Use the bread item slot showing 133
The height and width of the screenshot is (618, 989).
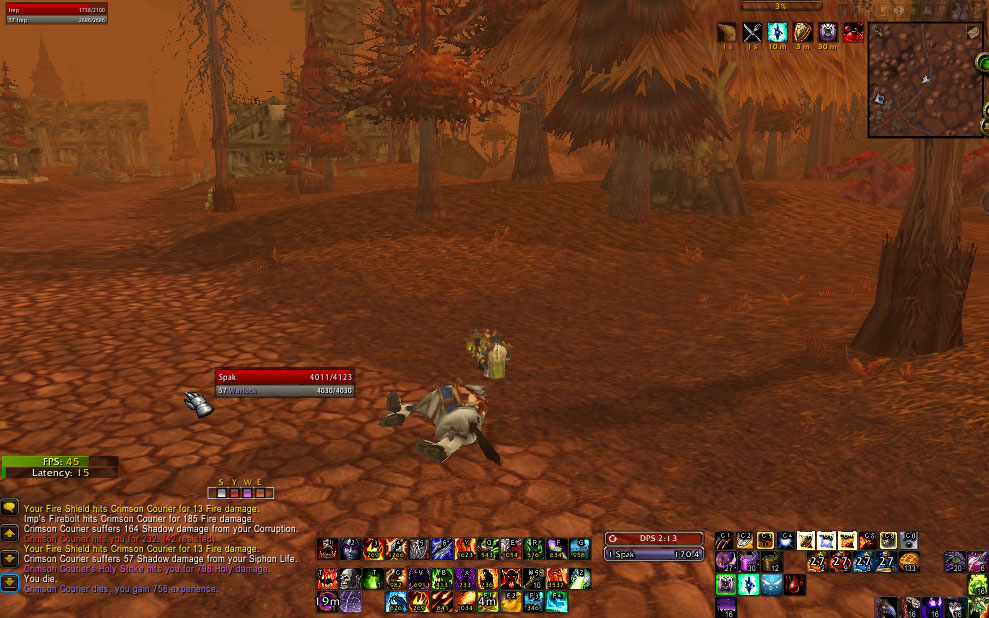(x=908, y=562)
